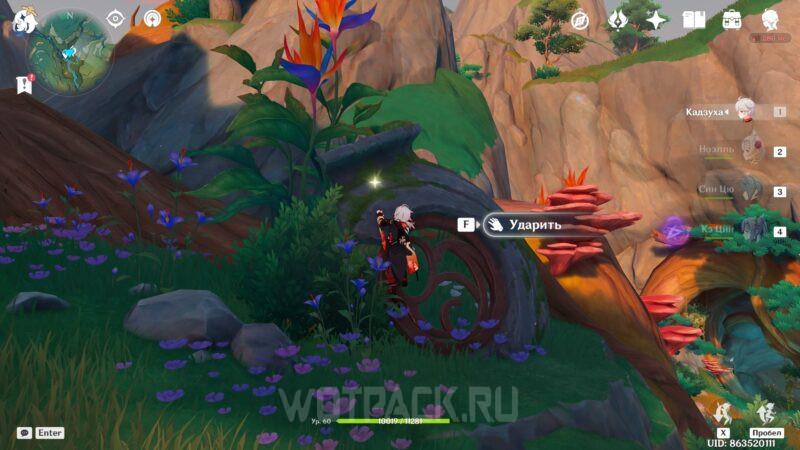Click the circular signal icon near minimap
The width and height of the screenshot is (800, 450).
point(152,18)
